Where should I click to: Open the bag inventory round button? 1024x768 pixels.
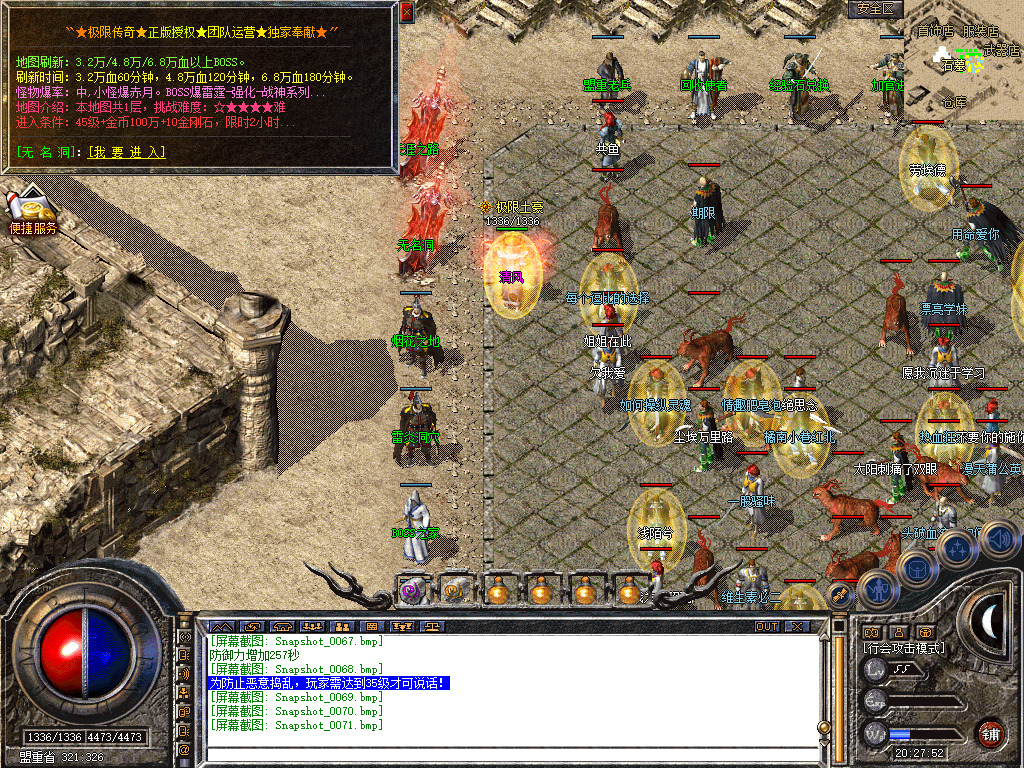(x=917, y=567)
